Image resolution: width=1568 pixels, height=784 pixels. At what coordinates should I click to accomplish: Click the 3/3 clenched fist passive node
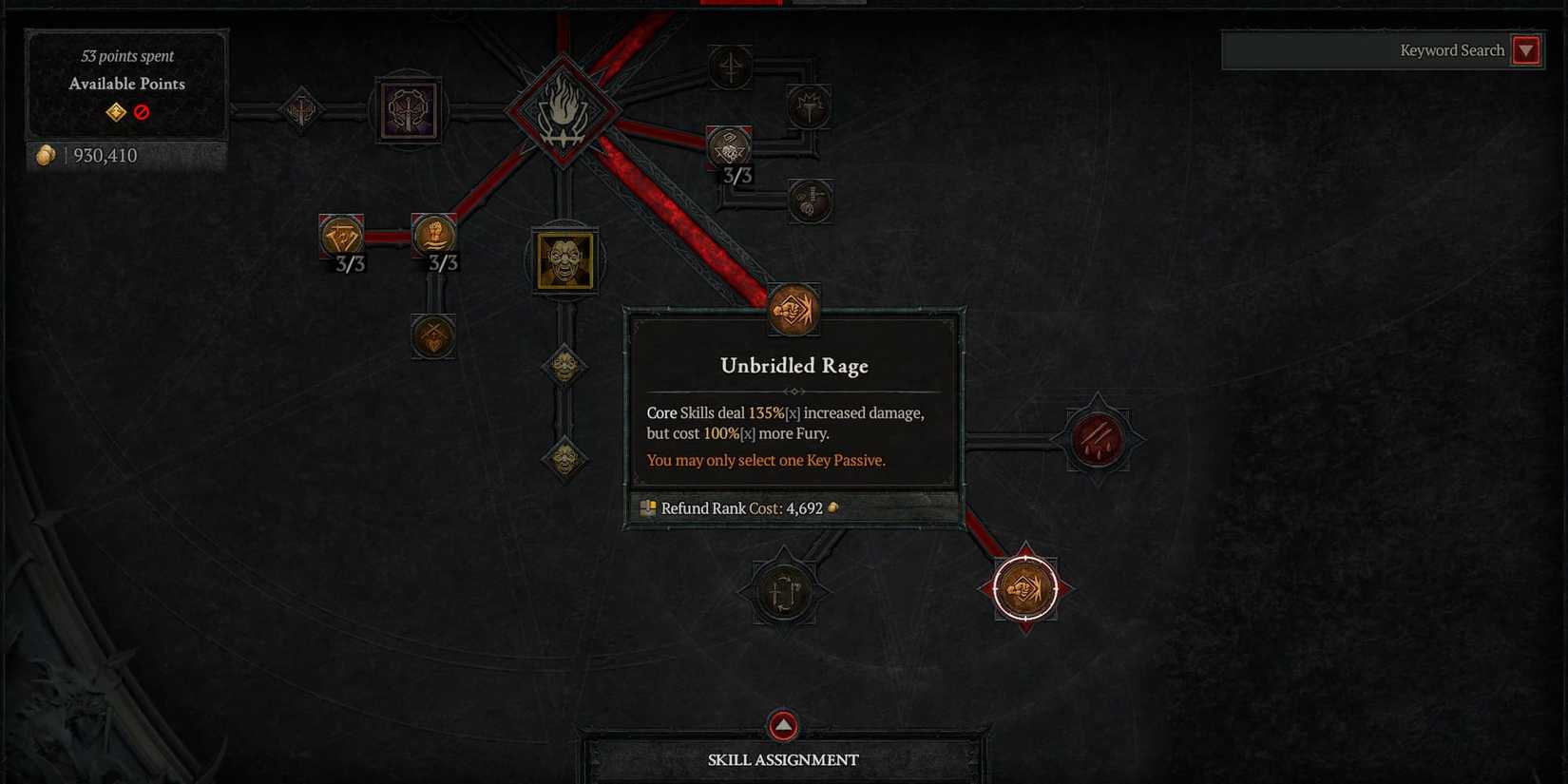pos(434,236)
